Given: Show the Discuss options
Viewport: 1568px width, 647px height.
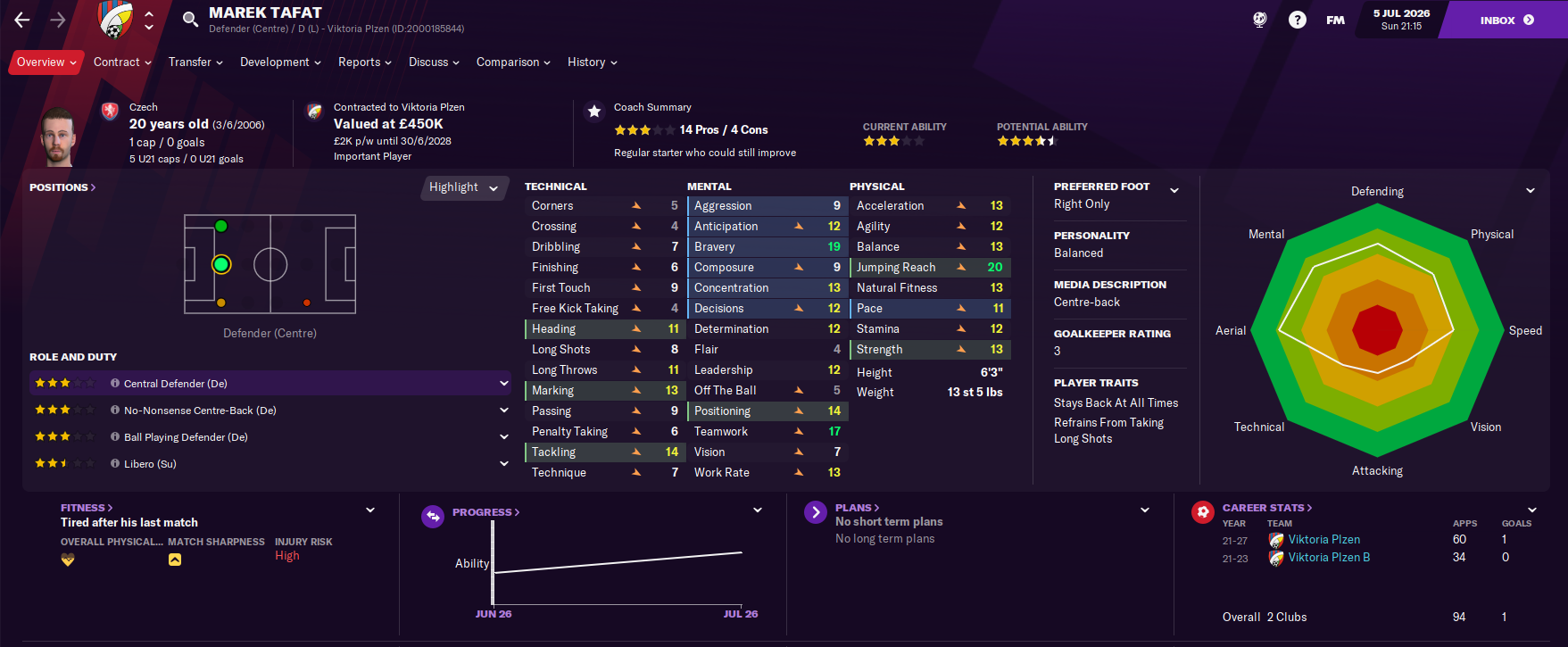Looking at the screenshot, I should click(x=434, y=62).
